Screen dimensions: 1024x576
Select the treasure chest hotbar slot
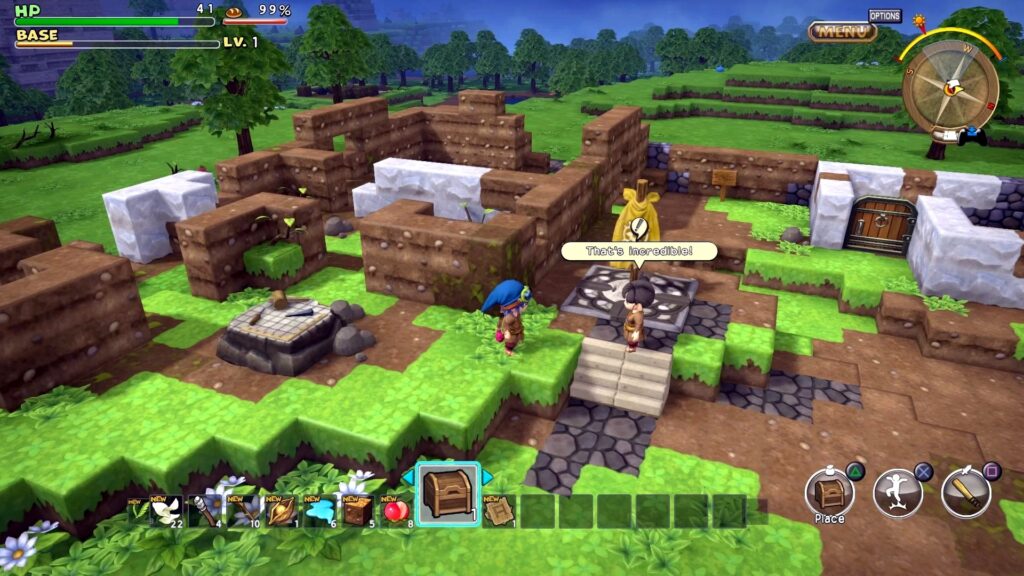click(x=447, y=496)
